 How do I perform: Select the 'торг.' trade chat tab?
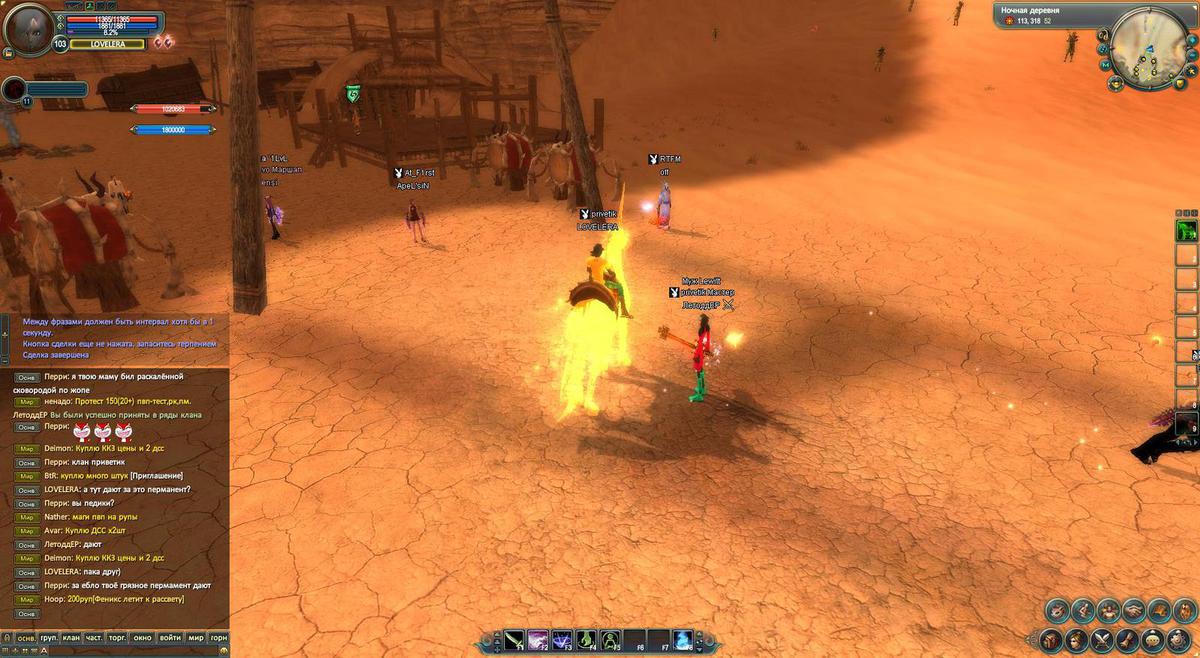pos(119,637)
